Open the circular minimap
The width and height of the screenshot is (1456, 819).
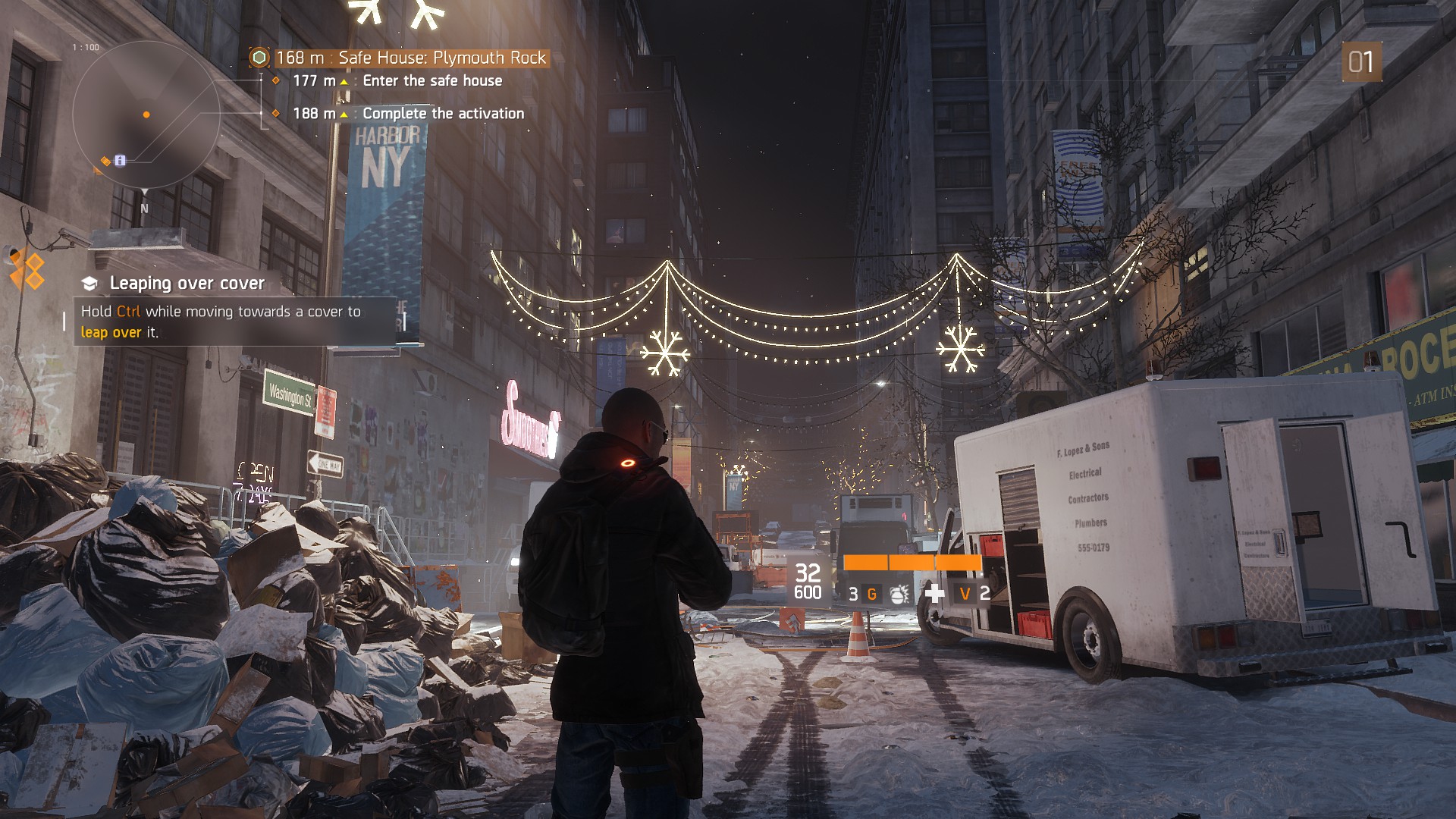[x=146, y=115]
